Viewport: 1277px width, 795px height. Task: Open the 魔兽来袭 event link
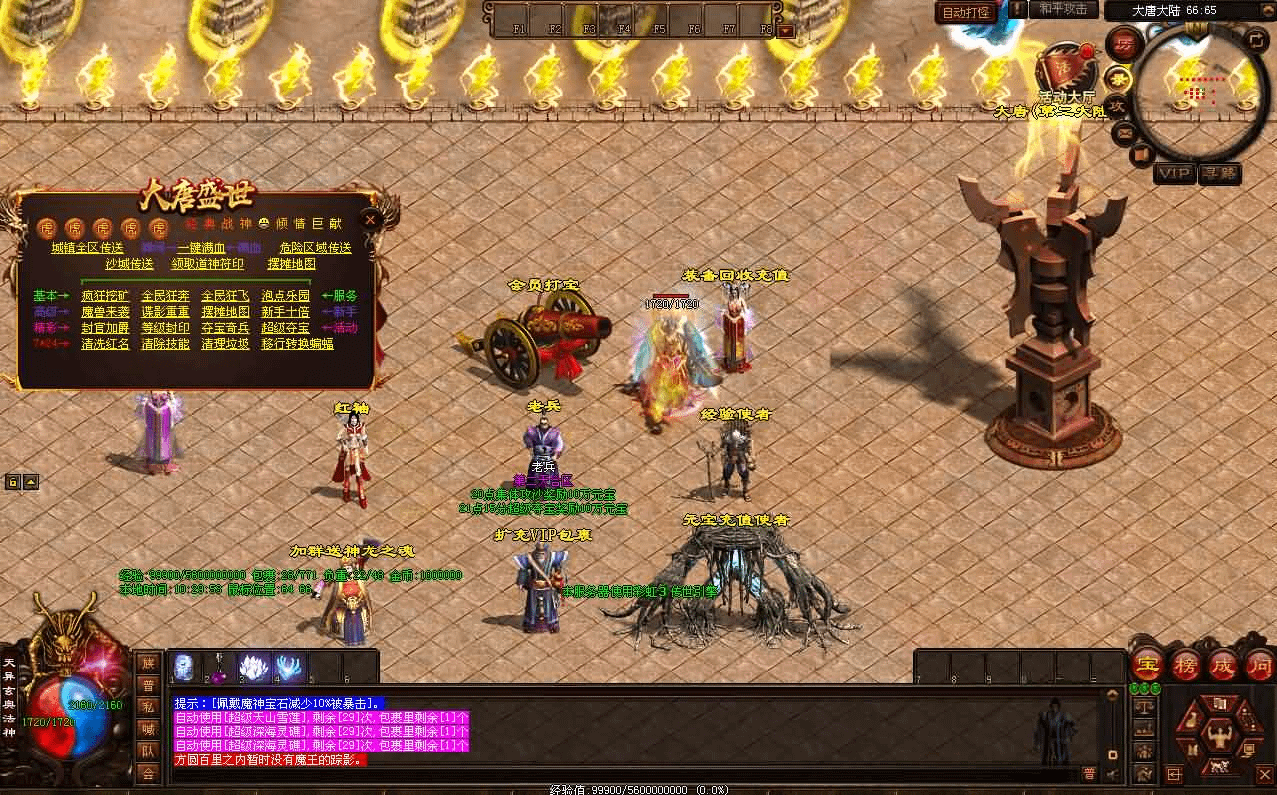(x=105, y=312)
